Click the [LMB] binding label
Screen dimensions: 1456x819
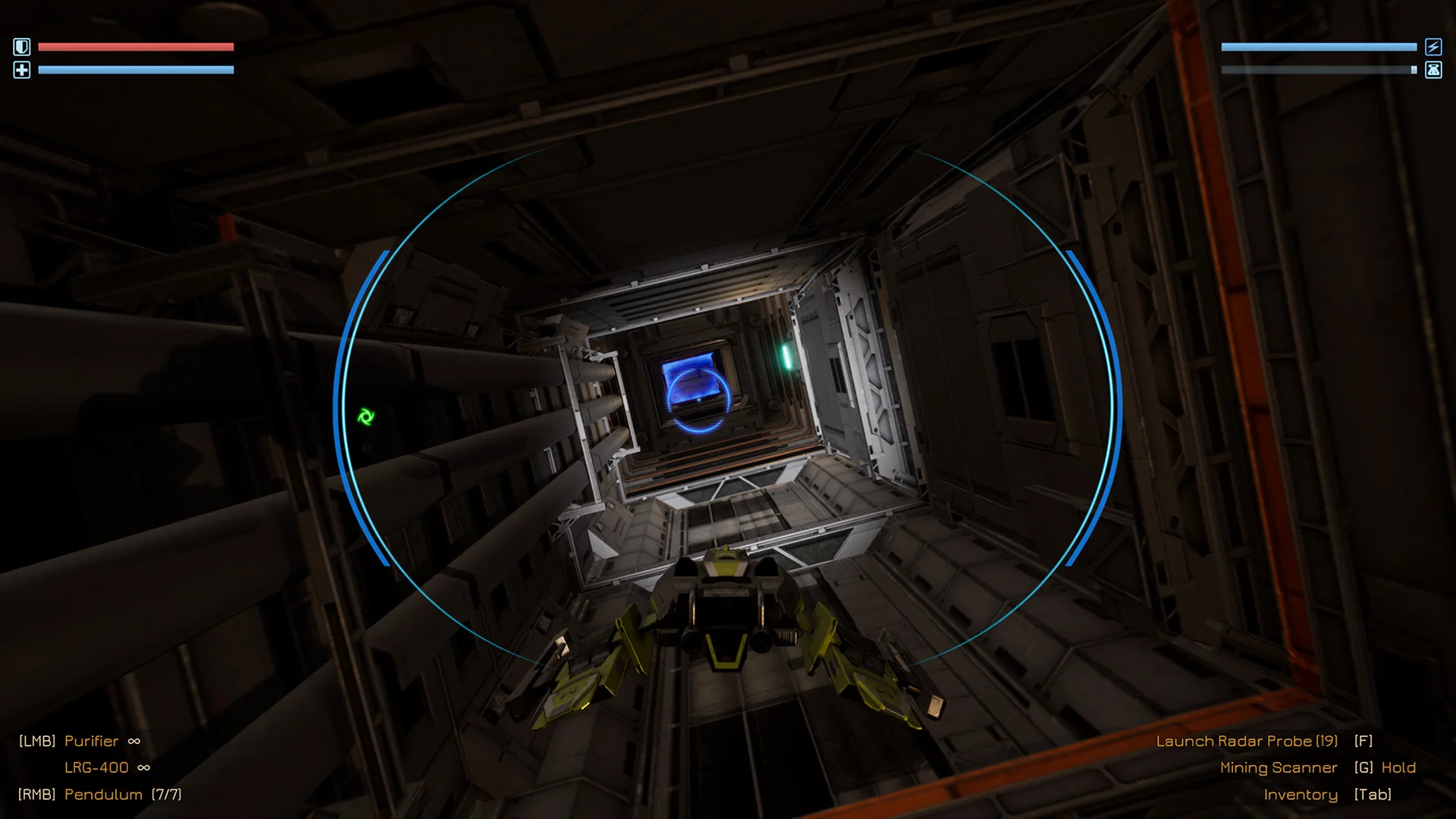[x=37, y=741]
